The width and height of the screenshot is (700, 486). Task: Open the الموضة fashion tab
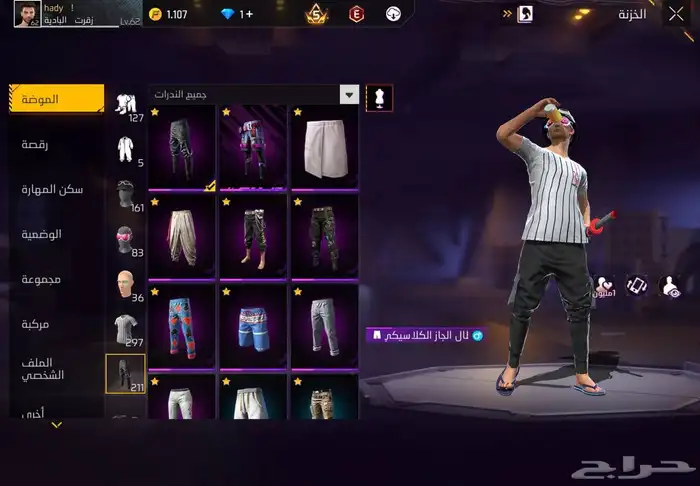tap(55, 99)
